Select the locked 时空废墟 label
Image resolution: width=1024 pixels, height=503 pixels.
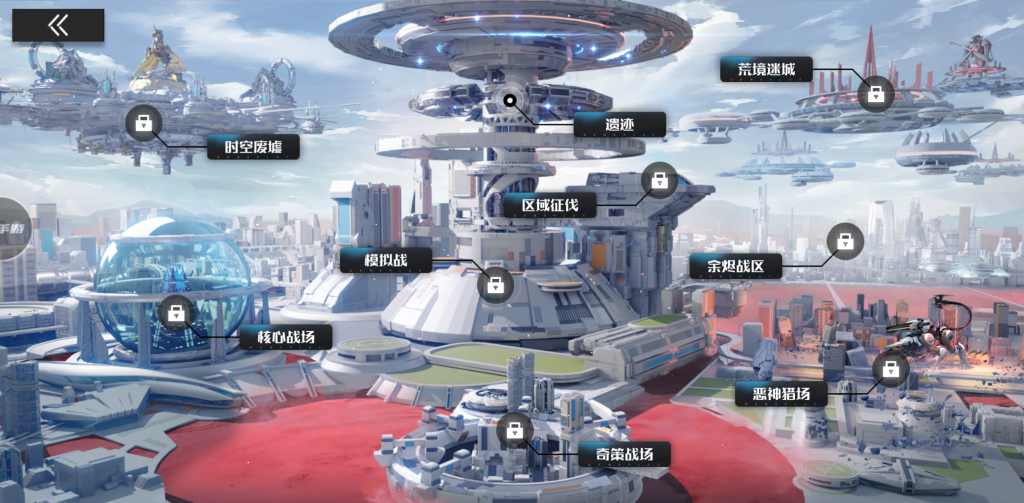tap(254, 148)
